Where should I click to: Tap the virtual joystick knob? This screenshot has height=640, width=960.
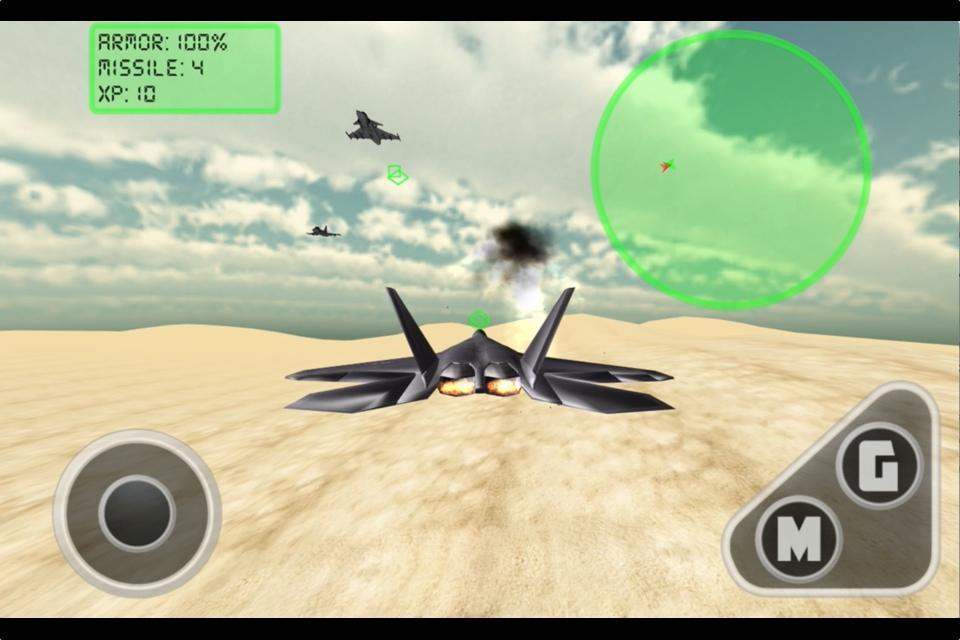pos(137,513)
